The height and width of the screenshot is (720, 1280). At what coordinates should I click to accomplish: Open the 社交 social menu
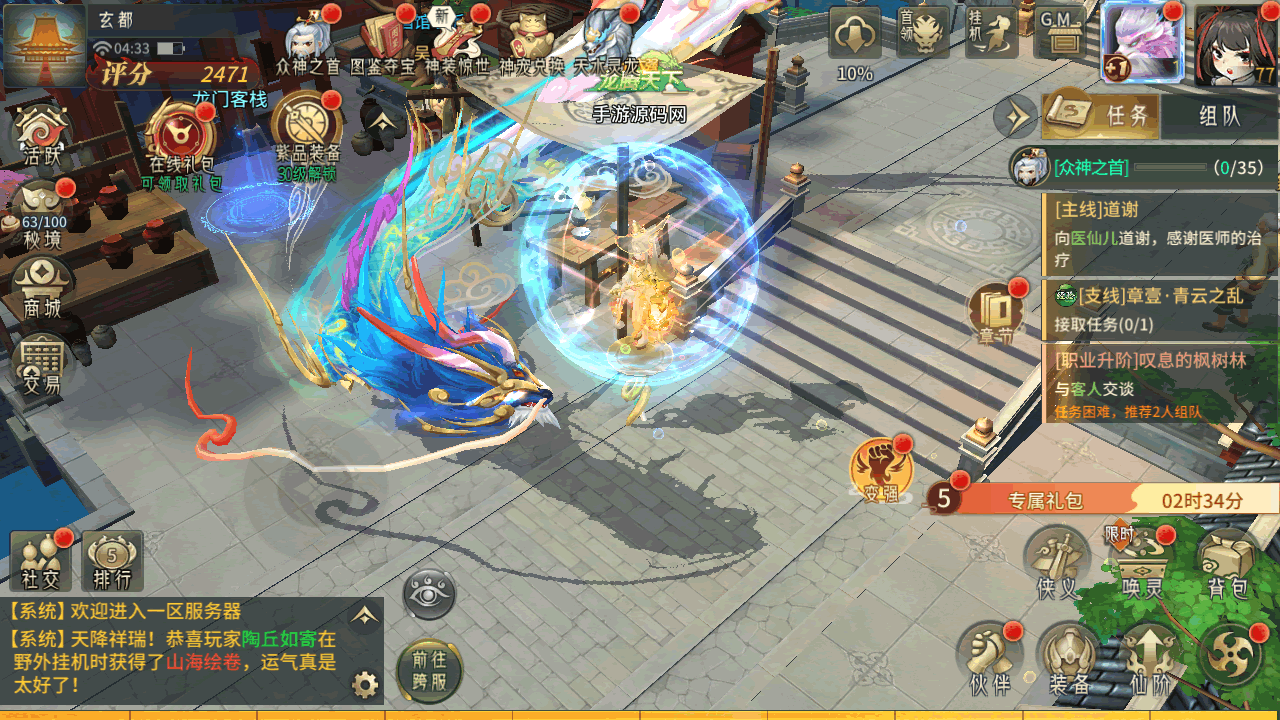[x=41, y=561]
